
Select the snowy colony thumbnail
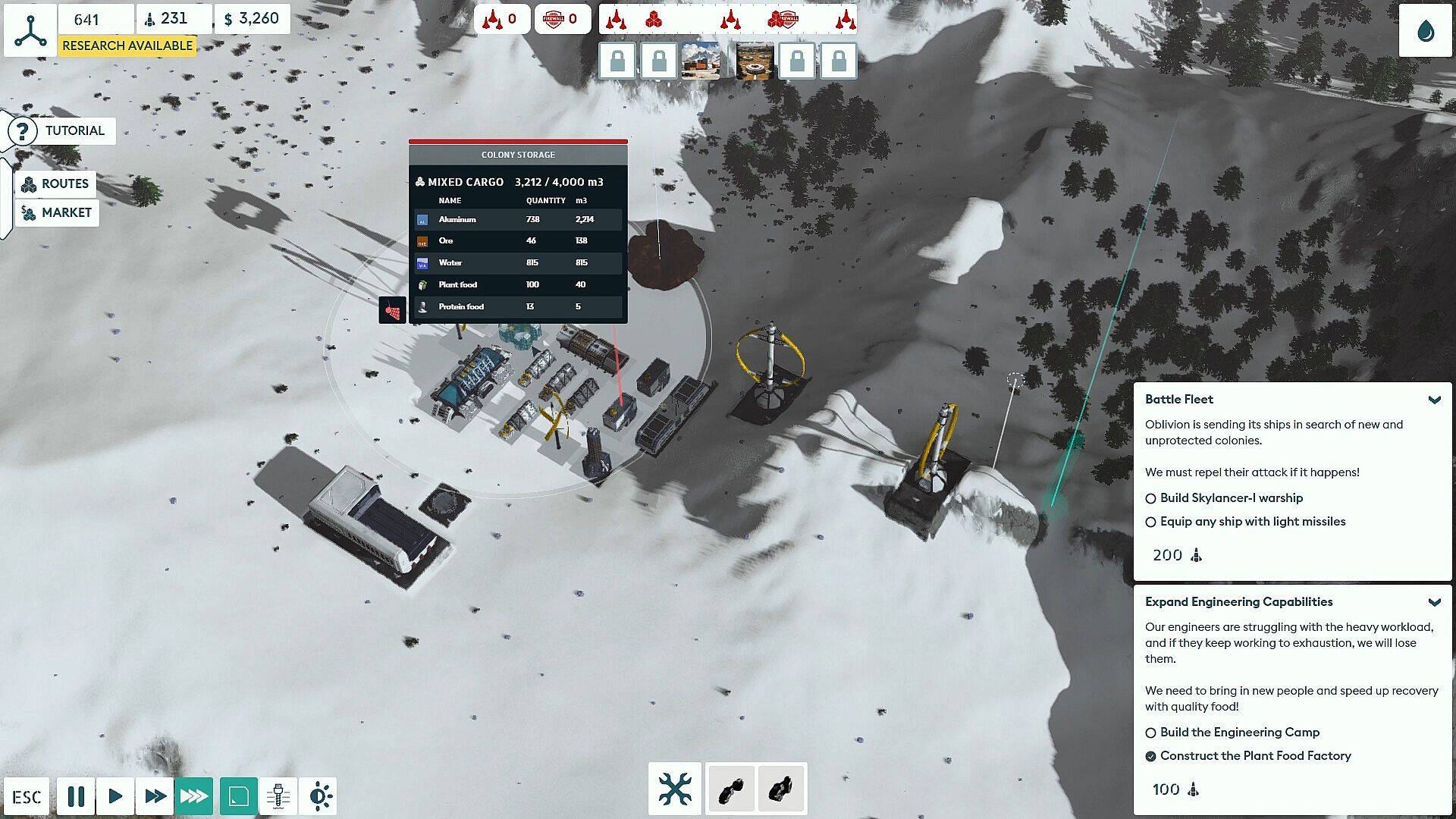tap(701, 61)
